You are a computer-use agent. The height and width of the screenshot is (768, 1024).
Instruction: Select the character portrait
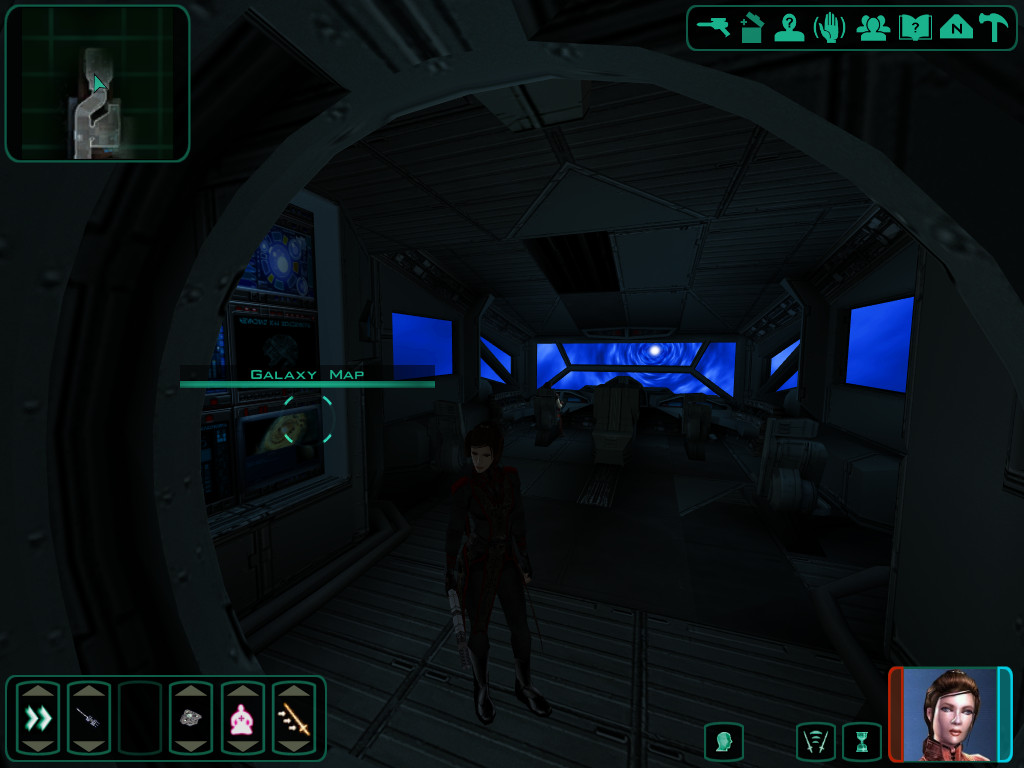[x=950, y=714]
